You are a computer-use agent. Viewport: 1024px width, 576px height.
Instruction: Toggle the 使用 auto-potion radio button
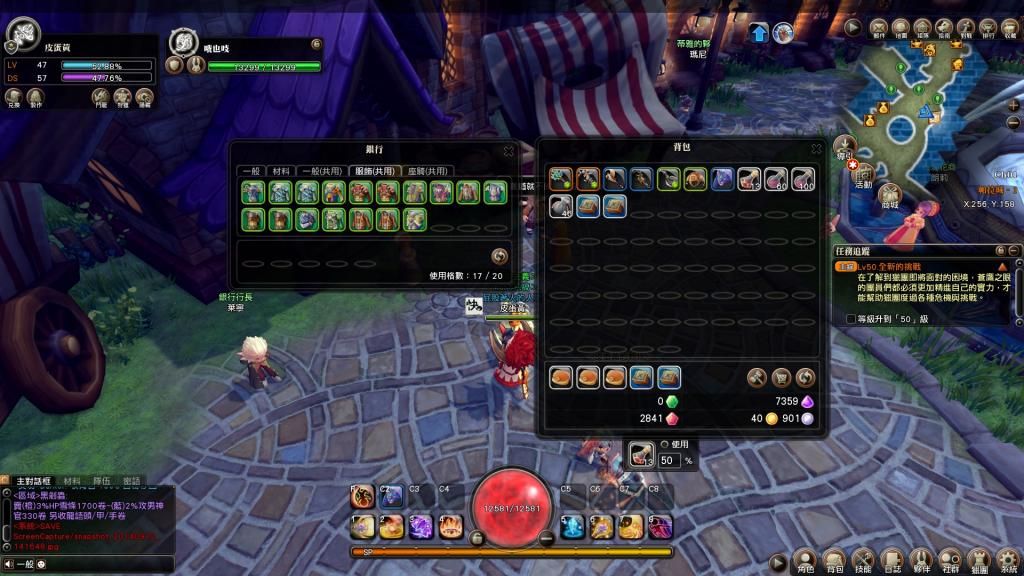(664, 444)
